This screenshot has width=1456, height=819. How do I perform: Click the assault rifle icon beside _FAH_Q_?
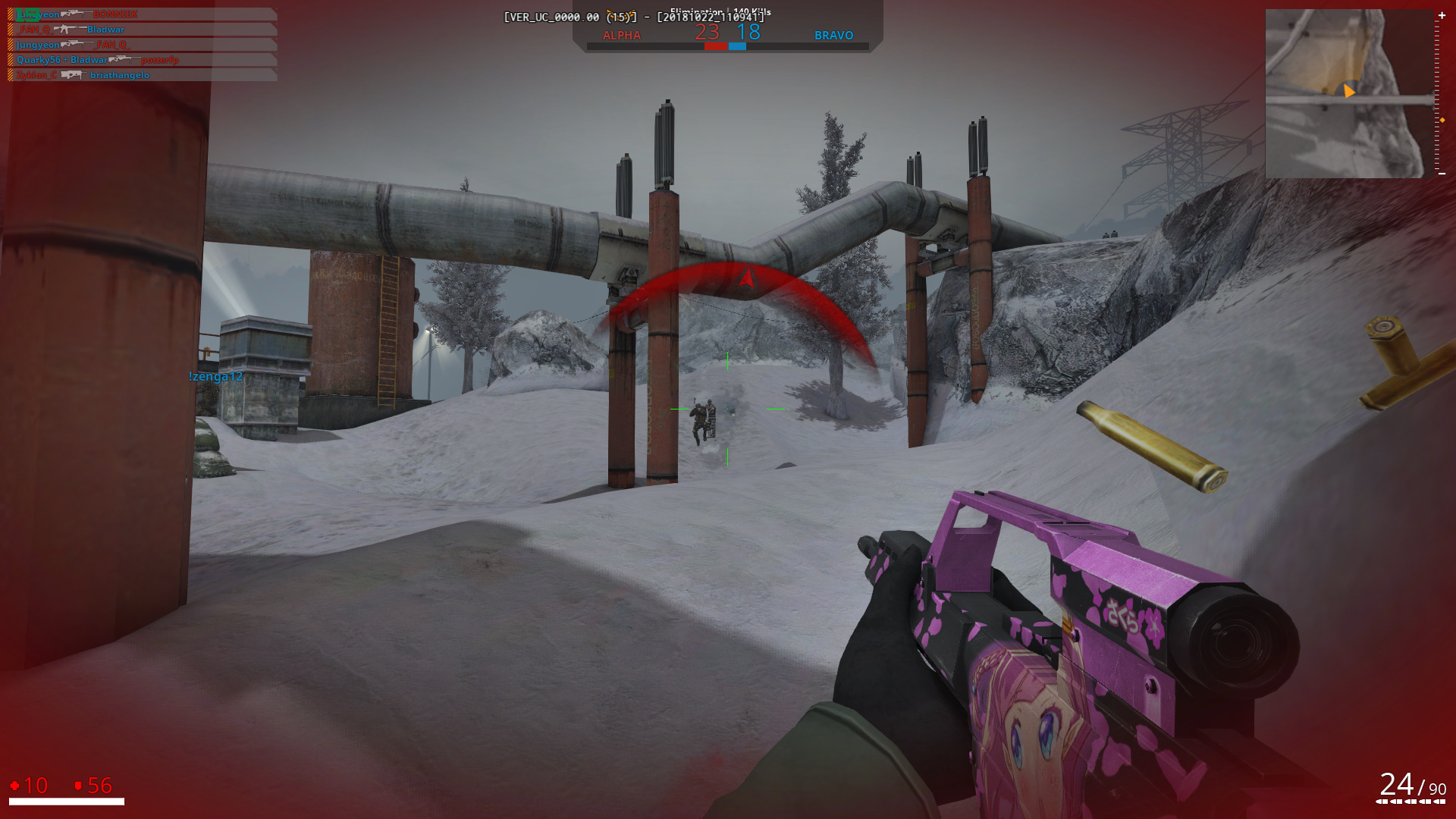point(68,30)
